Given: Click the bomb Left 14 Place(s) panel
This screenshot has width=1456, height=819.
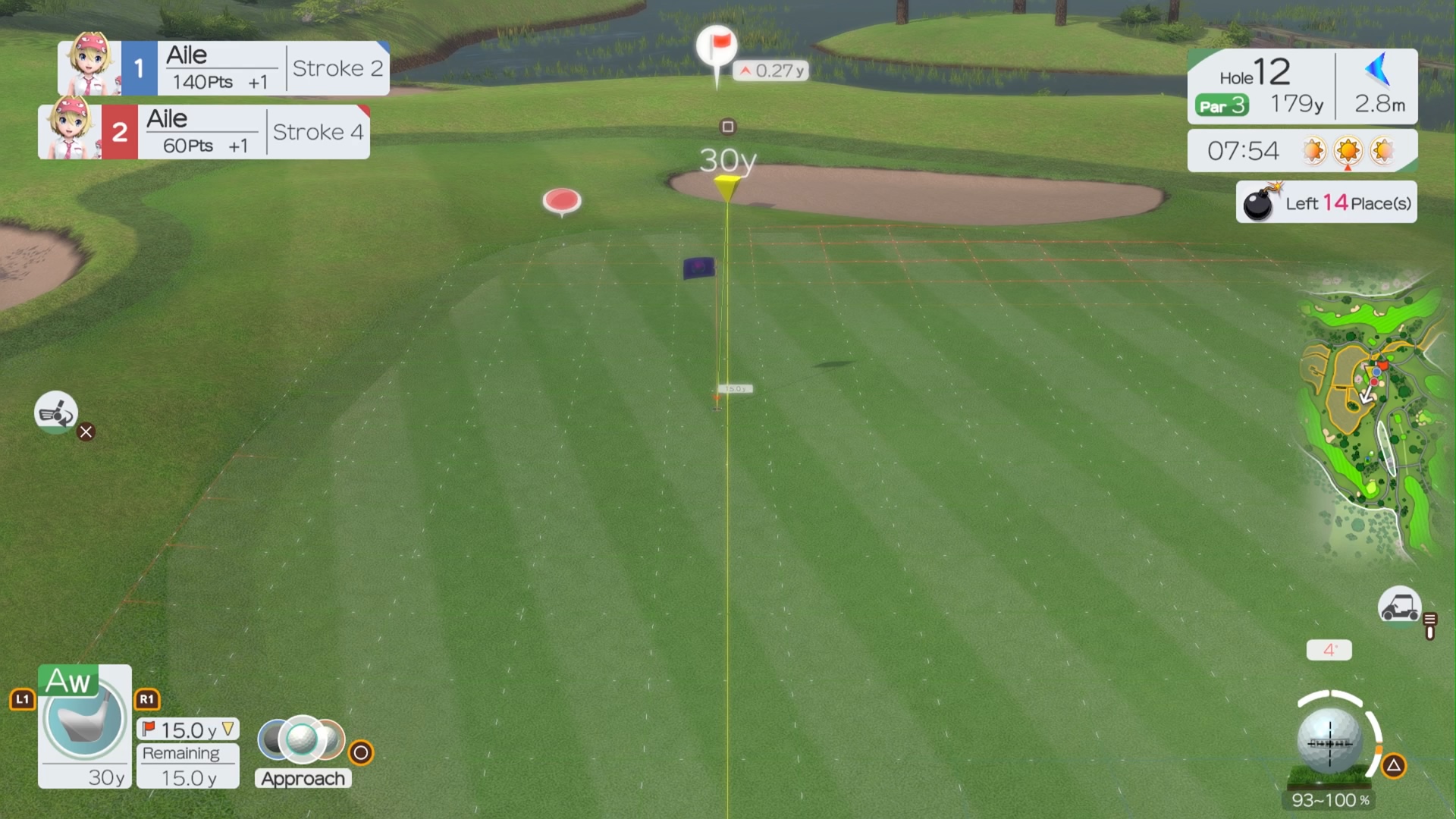Looking at the screenshot, I should click(1326, 202).
